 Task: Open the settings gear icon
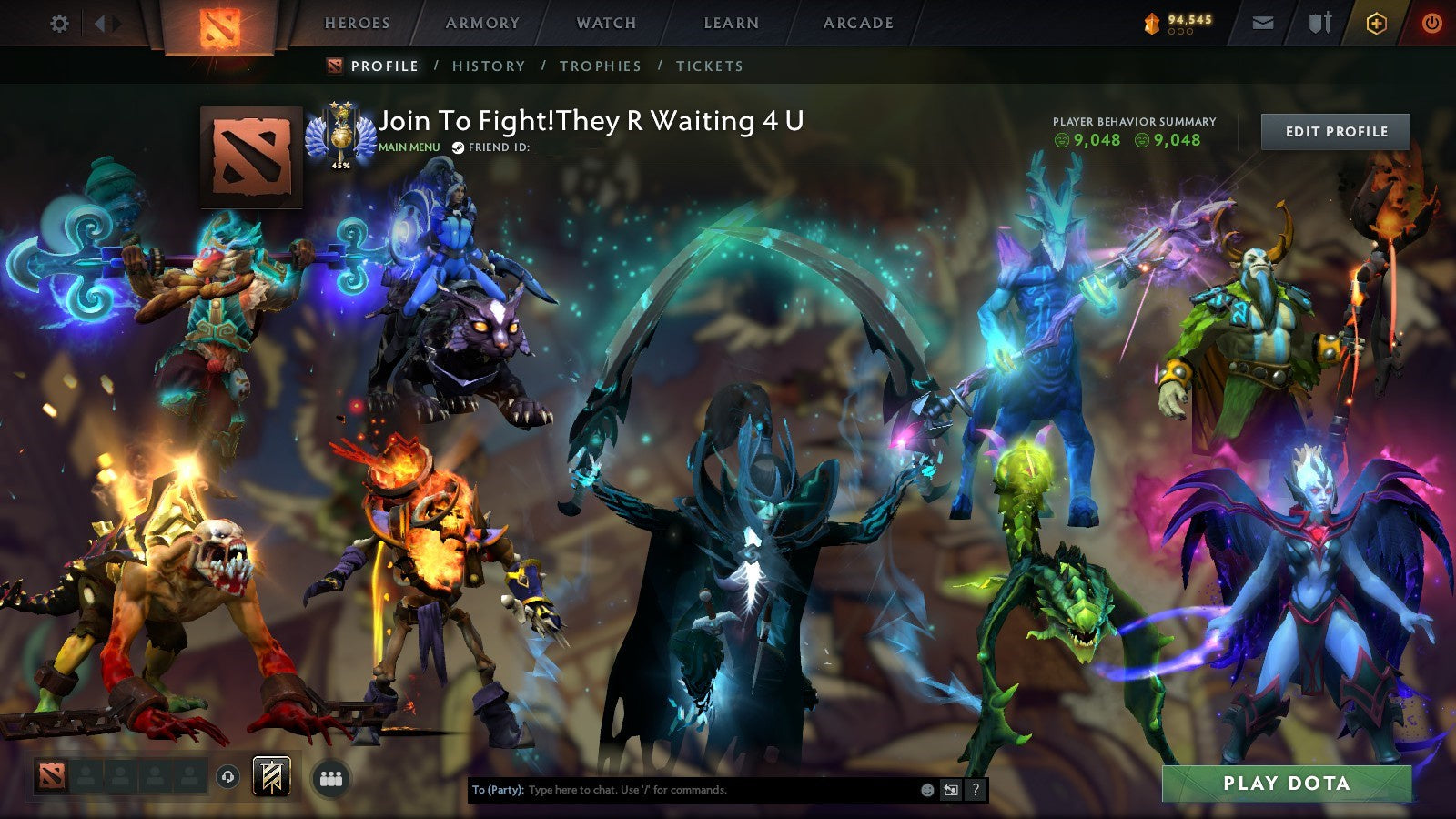[59, 23]
